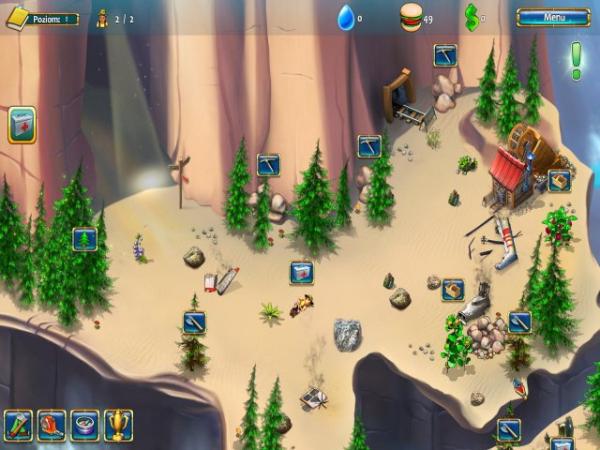Select the dynamite tool in the bottom bar
Image resolution: width=600 pixels, height=450 pixels.
(x=18, y=424)
